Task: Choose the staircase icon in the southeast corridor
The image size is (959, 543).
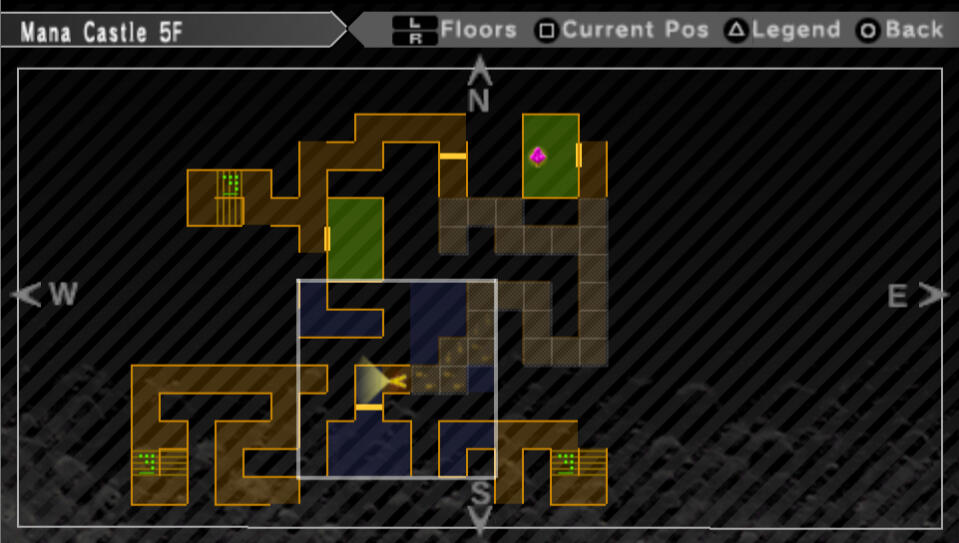Action: pyautogui.click(x=580, y=463)
